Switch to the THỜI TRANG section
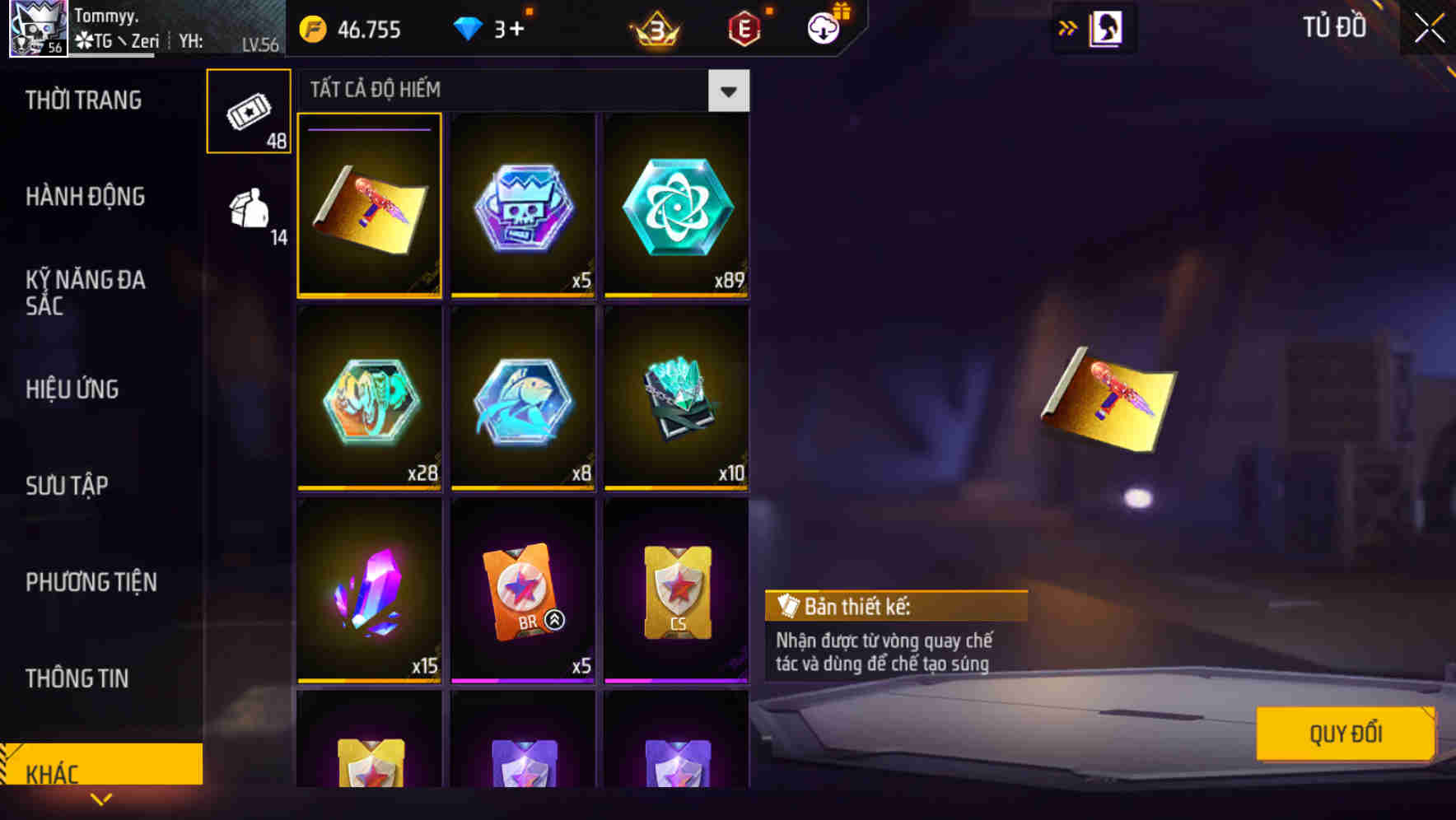1456x820 pixels. tap(84, 100)
